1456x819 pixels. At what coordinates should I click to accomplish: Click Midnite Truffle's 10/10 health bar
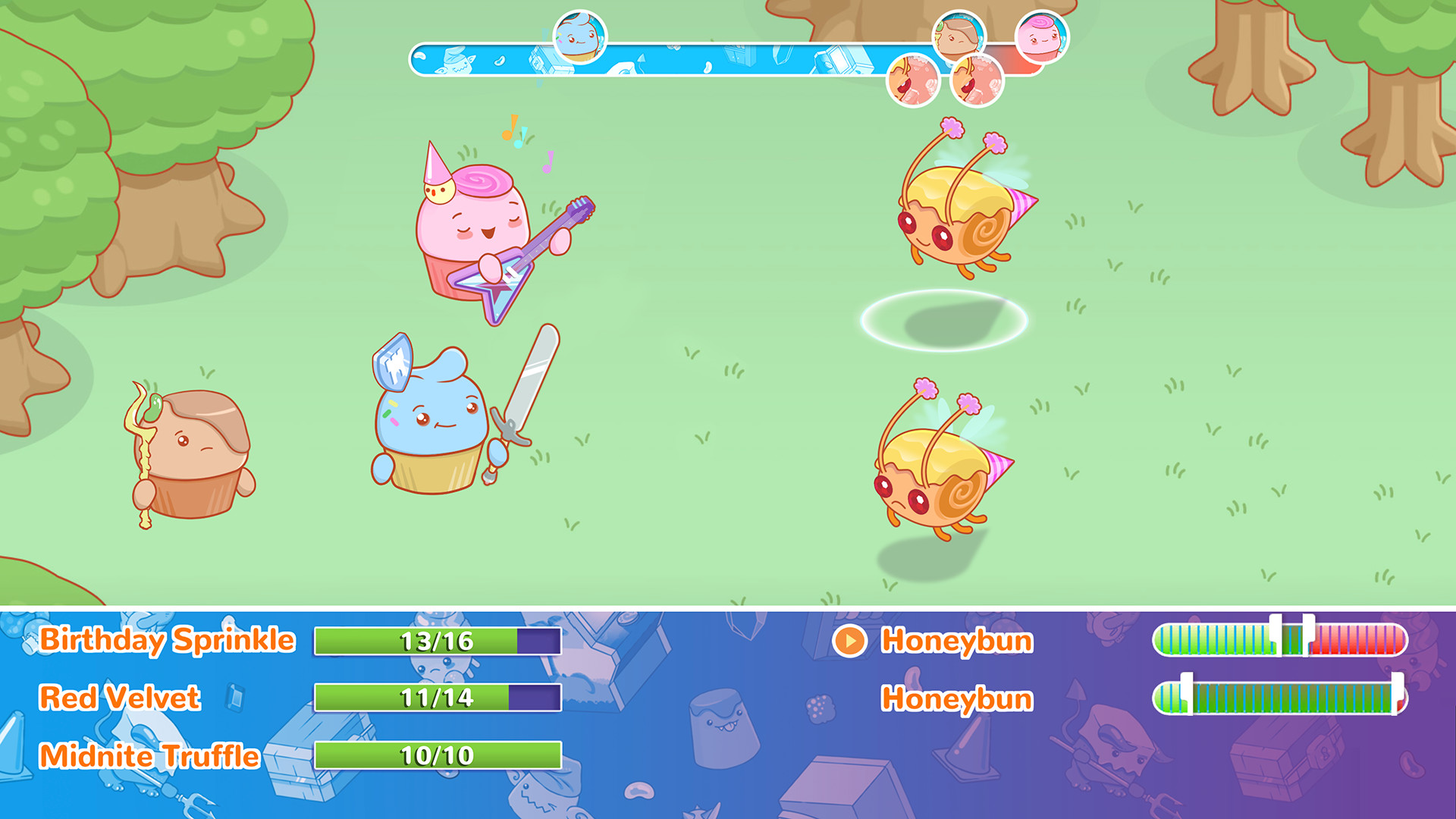(x=436, y=755)
